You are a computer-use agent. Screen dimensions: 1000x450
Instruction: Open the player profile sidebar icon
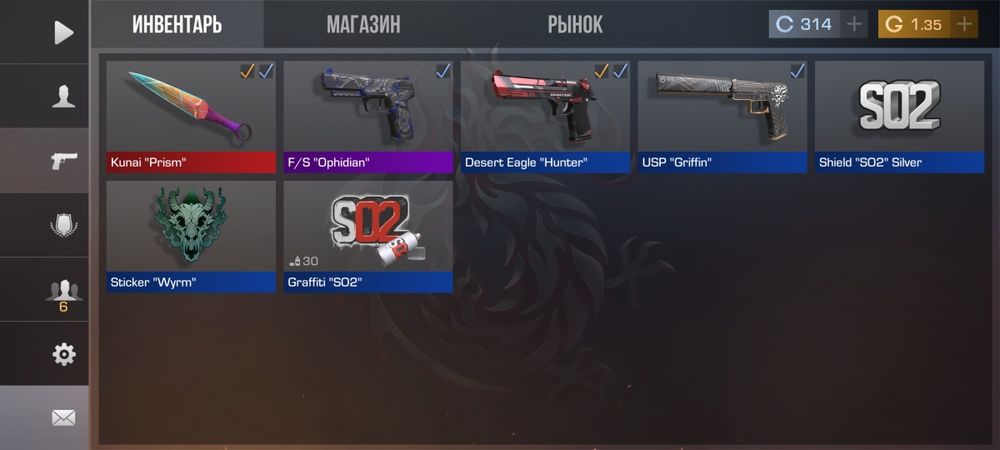point(63,97)
